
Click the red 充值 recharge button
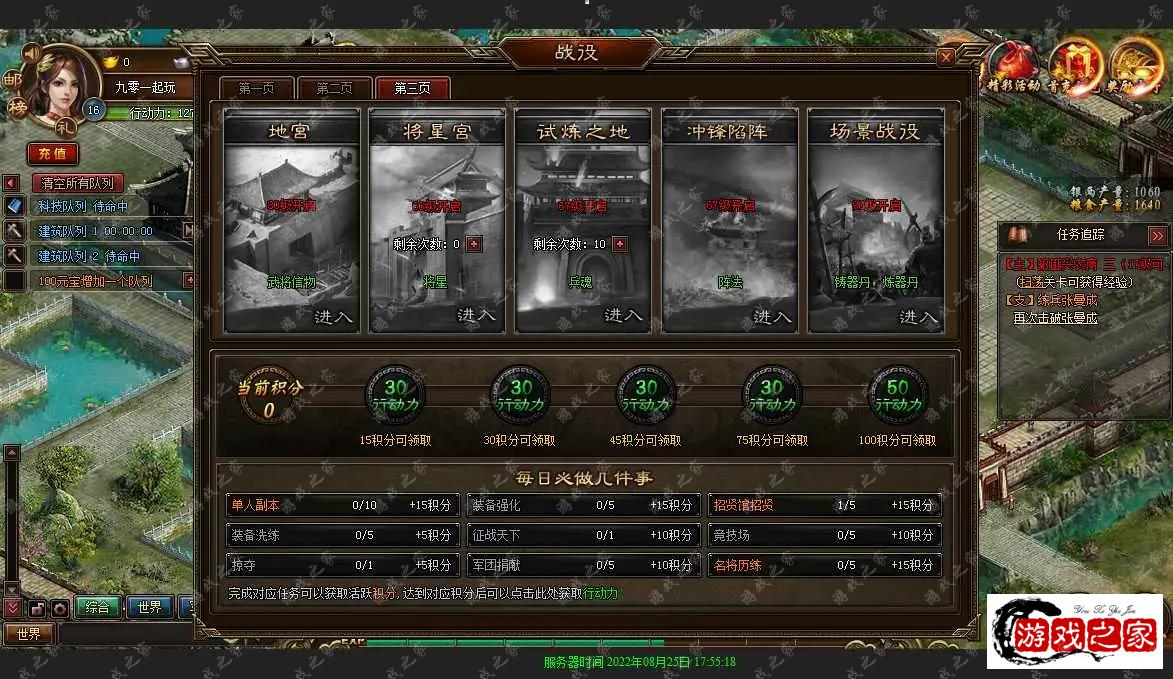pos(52,153)
